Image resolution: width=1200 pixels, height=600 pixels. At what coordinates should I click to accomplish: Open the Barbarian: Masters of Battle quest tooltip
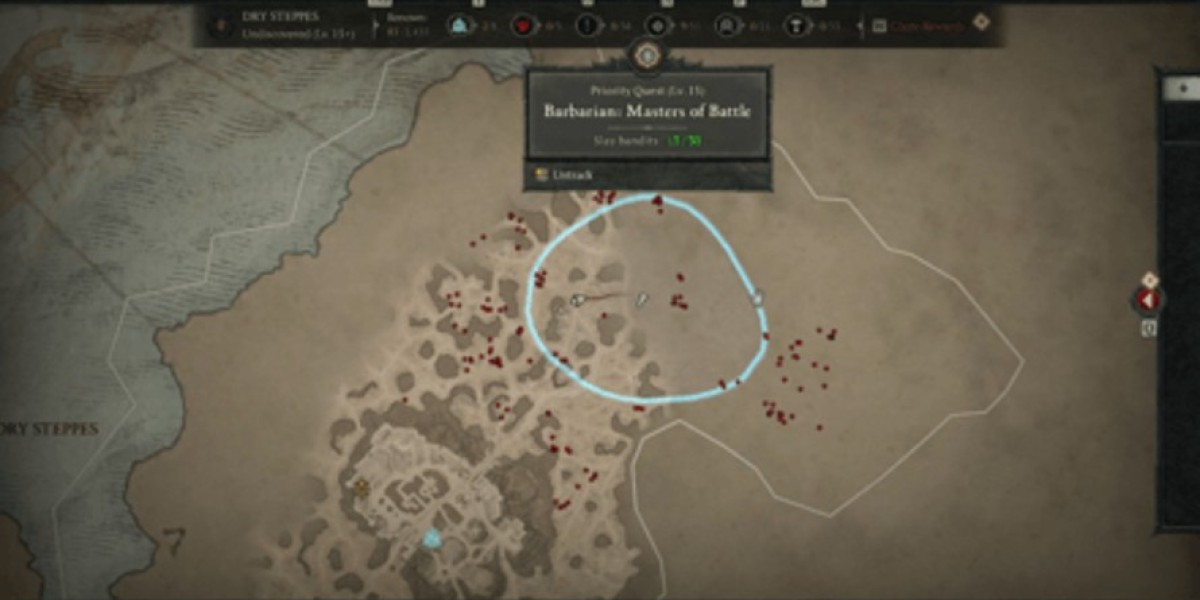click(x=647, y=110)
